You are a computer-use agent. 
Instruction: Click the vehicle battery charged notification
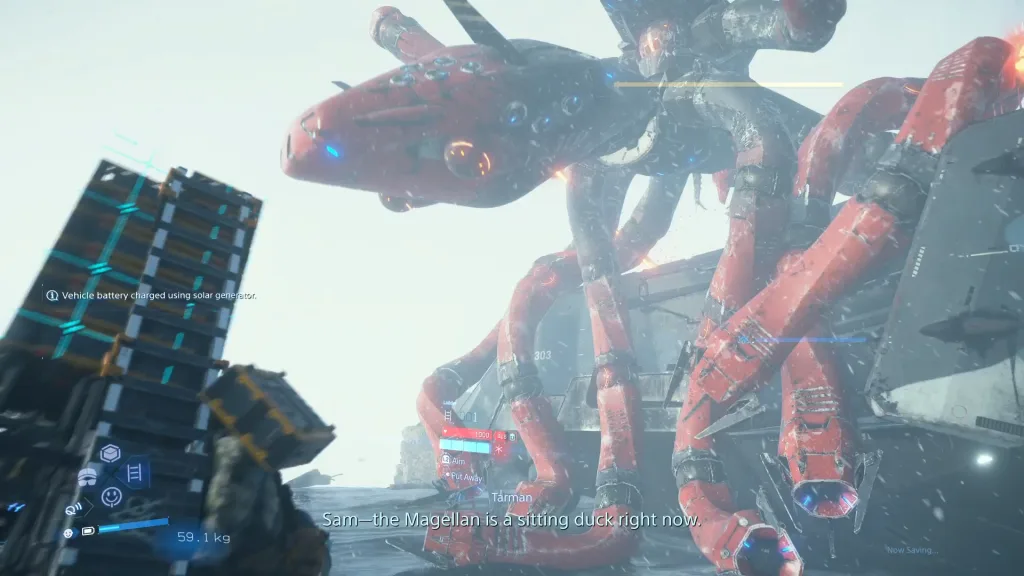[x=151, y=295]
